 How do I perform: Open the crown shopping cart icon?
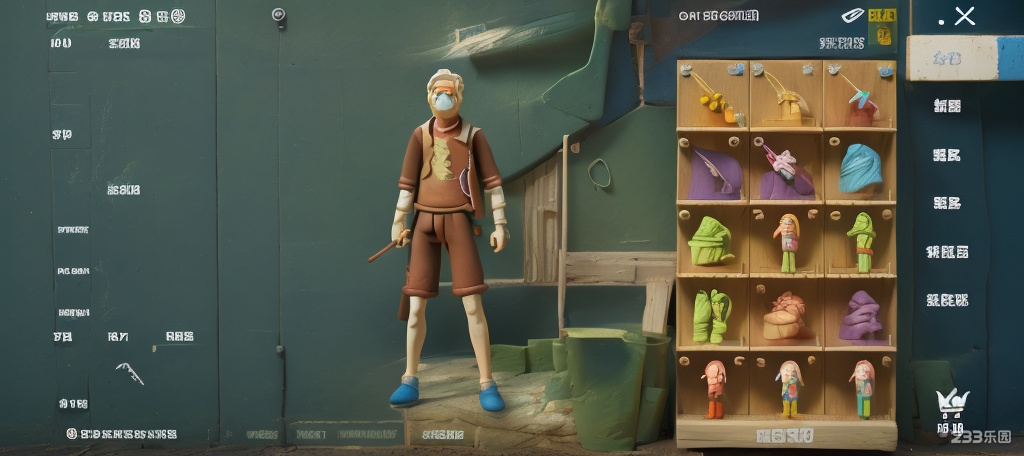coord(951,403)
